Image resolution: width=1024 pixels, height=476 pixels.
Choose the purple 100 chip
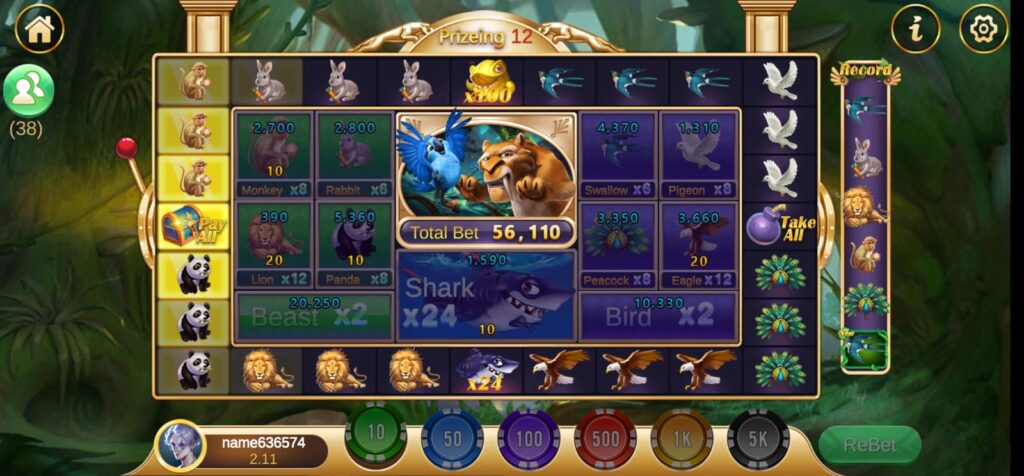(x=529, y=438)
